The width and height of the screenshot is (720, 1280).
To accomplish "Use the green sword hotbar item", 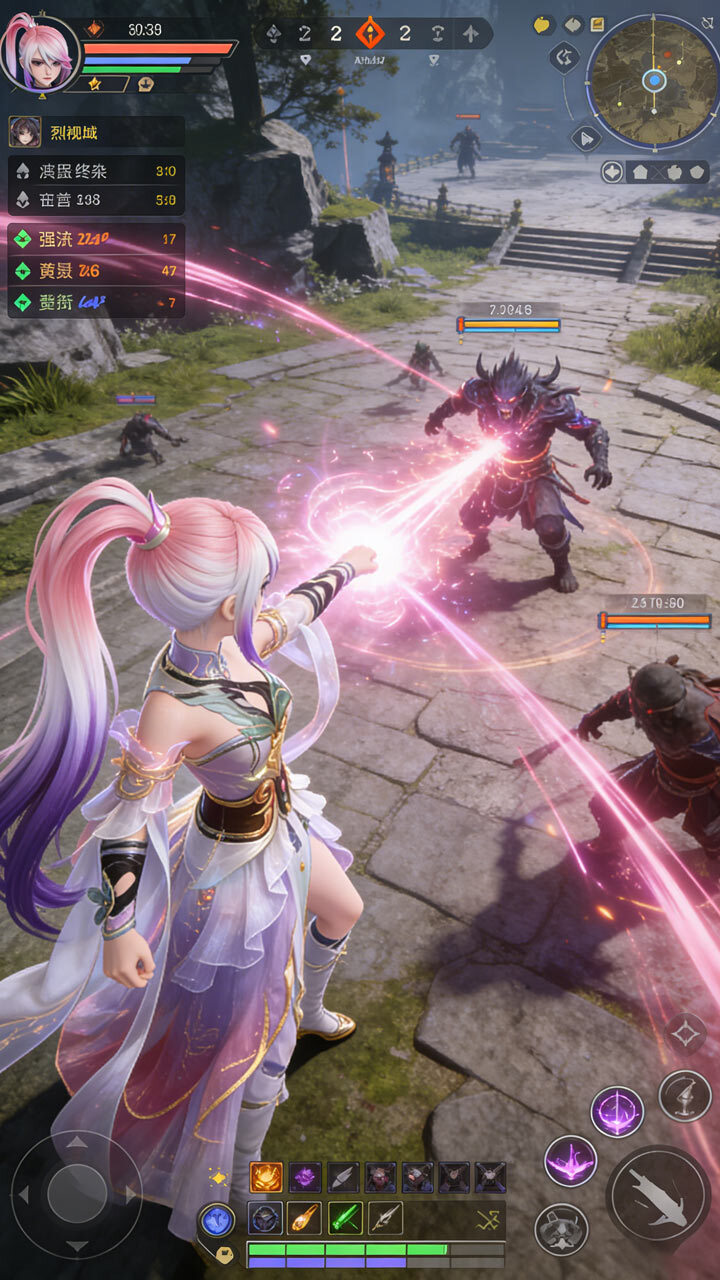I will click(x=344, y=1217).
